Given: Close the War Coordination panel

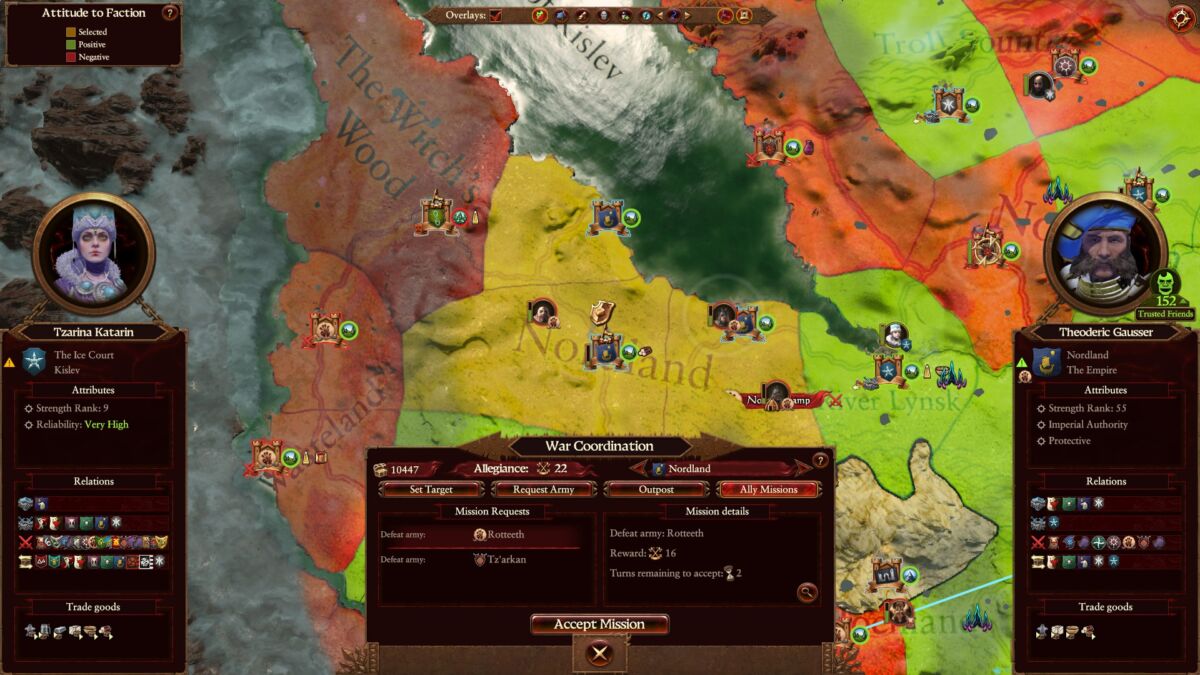Looking at the screenshot, I should [x=599, y=654].
